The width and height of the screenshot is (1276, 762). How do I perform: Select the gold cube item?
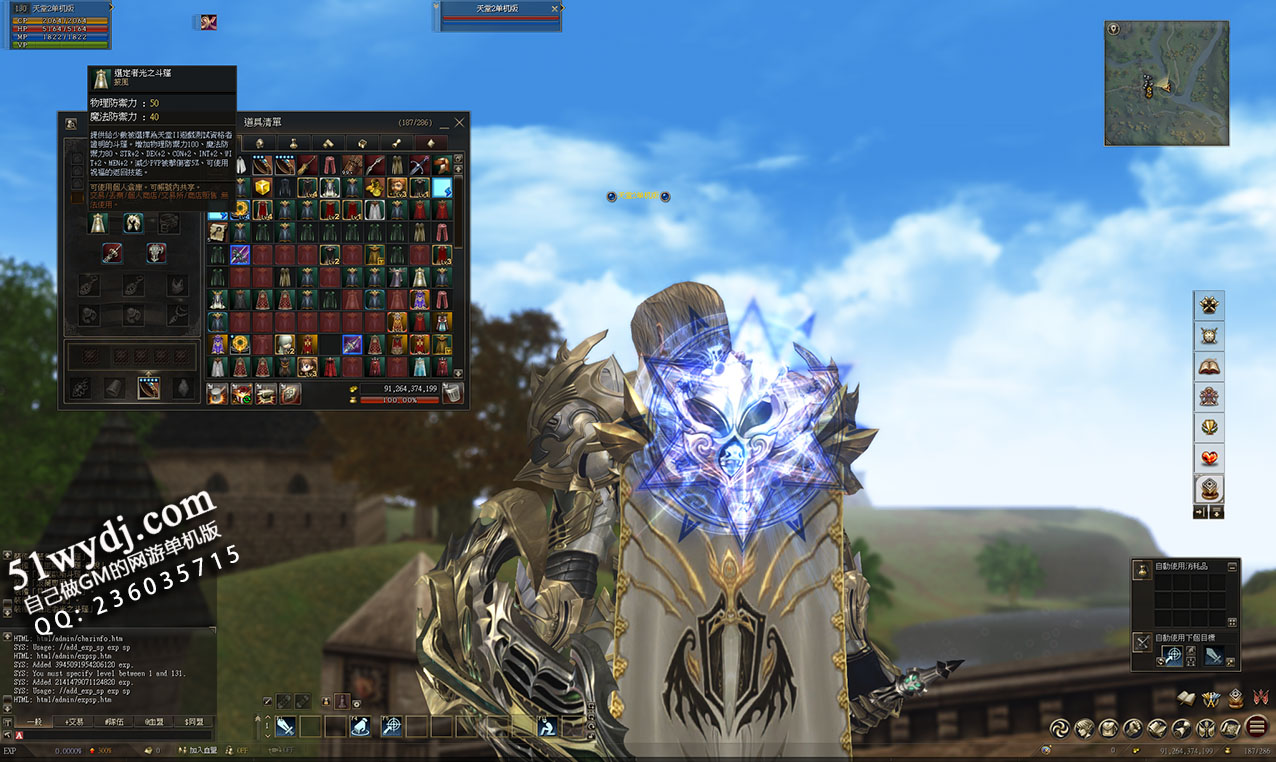(x=262, y=187)
